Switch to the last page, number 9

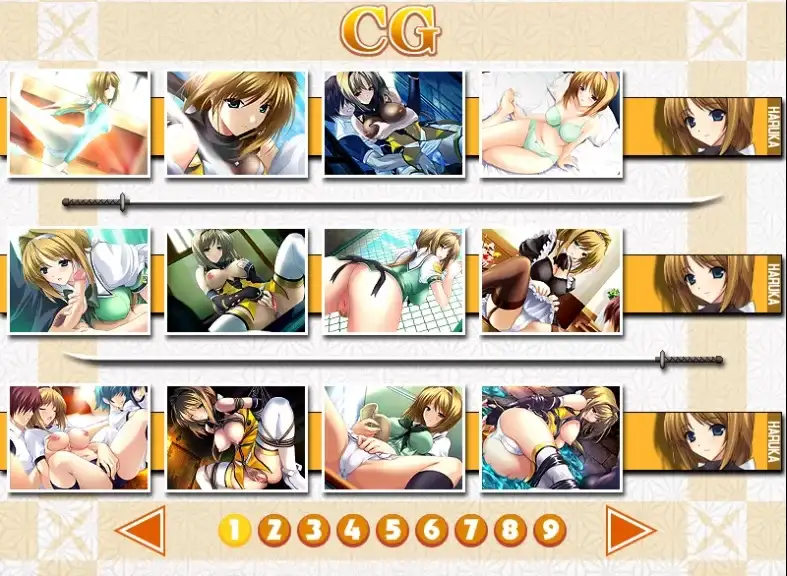549,530
